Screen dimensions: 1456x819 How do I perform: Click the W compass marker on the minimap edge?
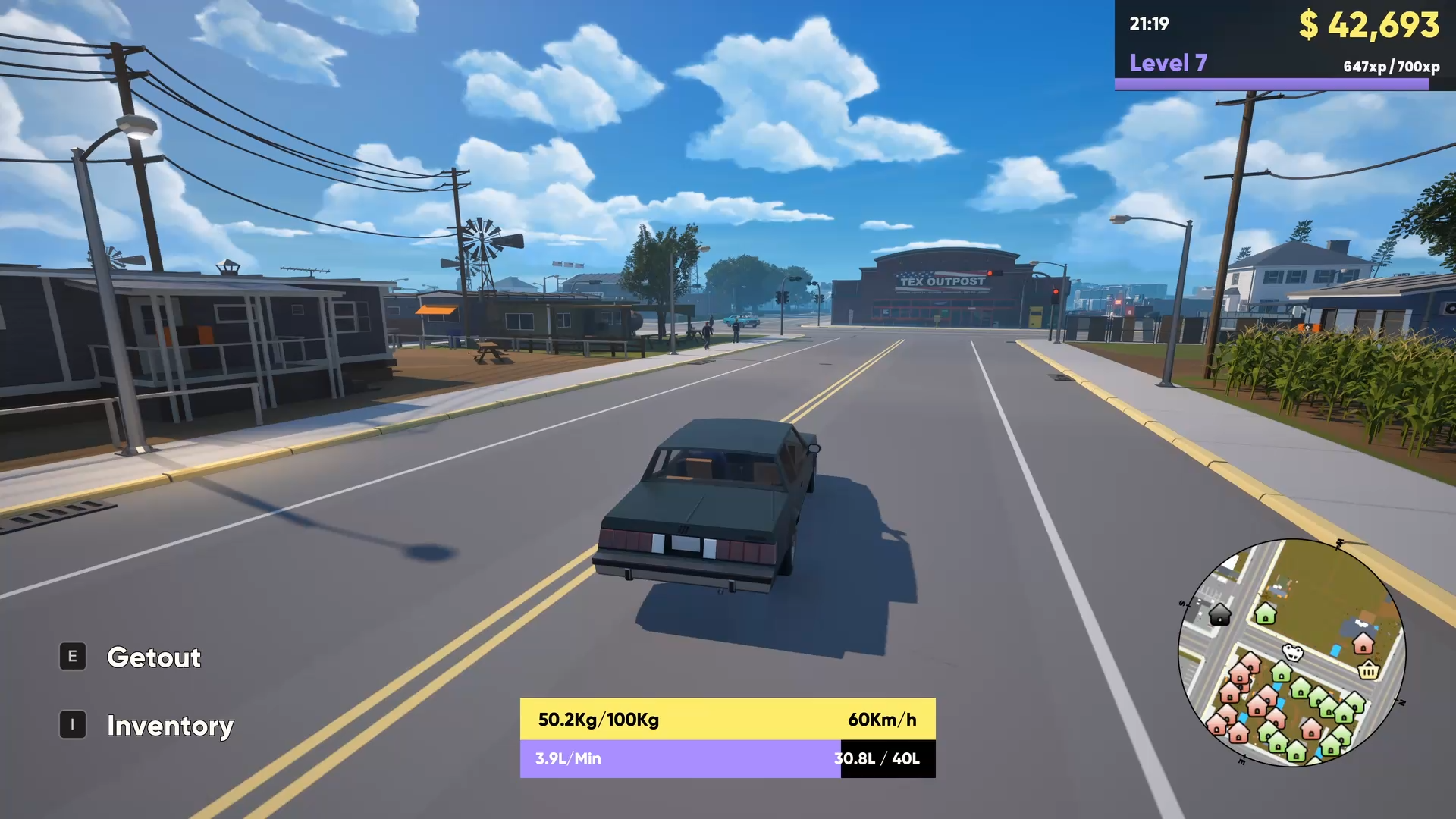[1339, 542]
